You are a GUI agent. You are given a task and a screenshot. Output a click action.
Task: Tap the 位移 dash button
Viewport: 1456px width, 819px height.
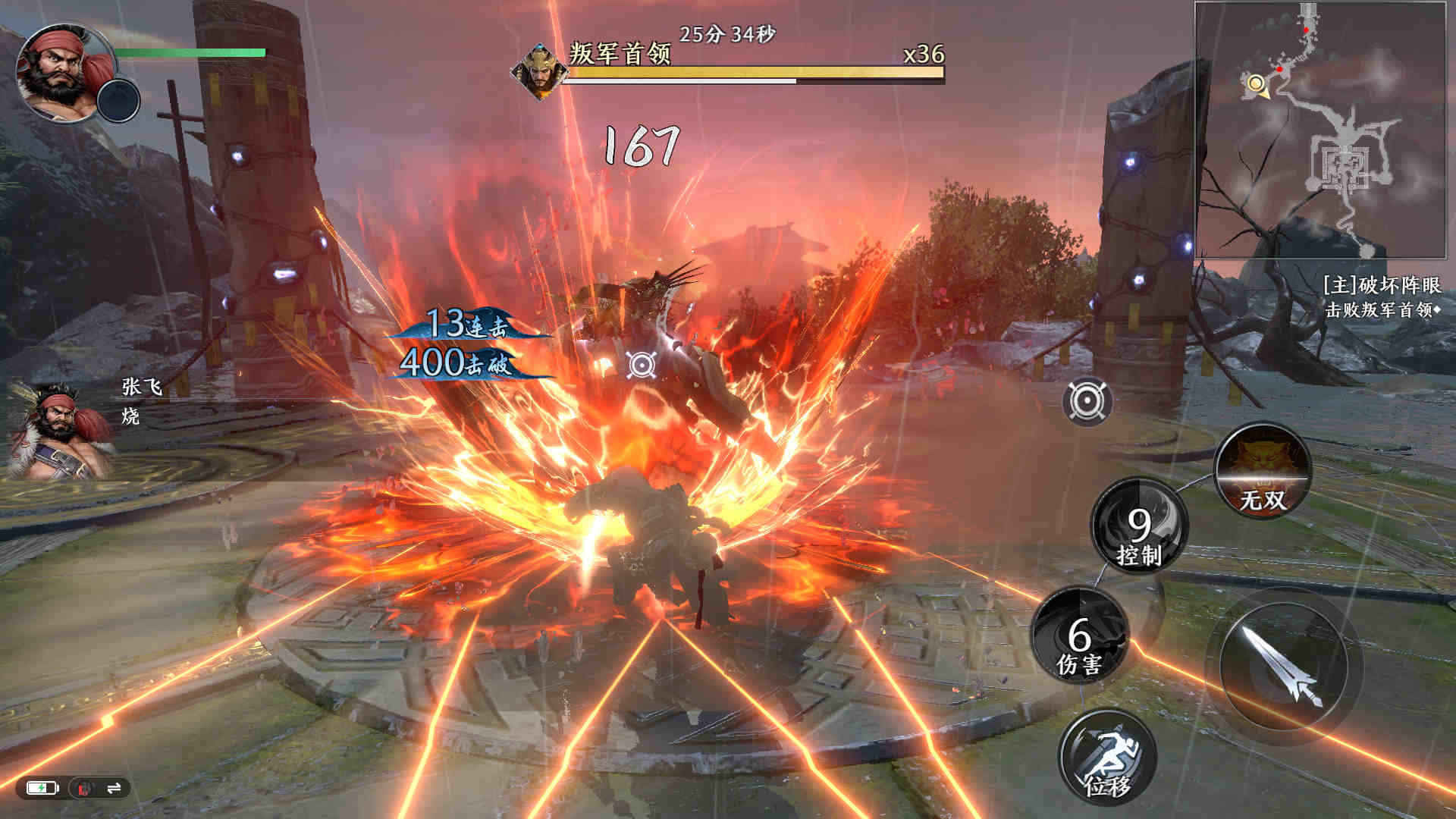[x=1107, y=758]
